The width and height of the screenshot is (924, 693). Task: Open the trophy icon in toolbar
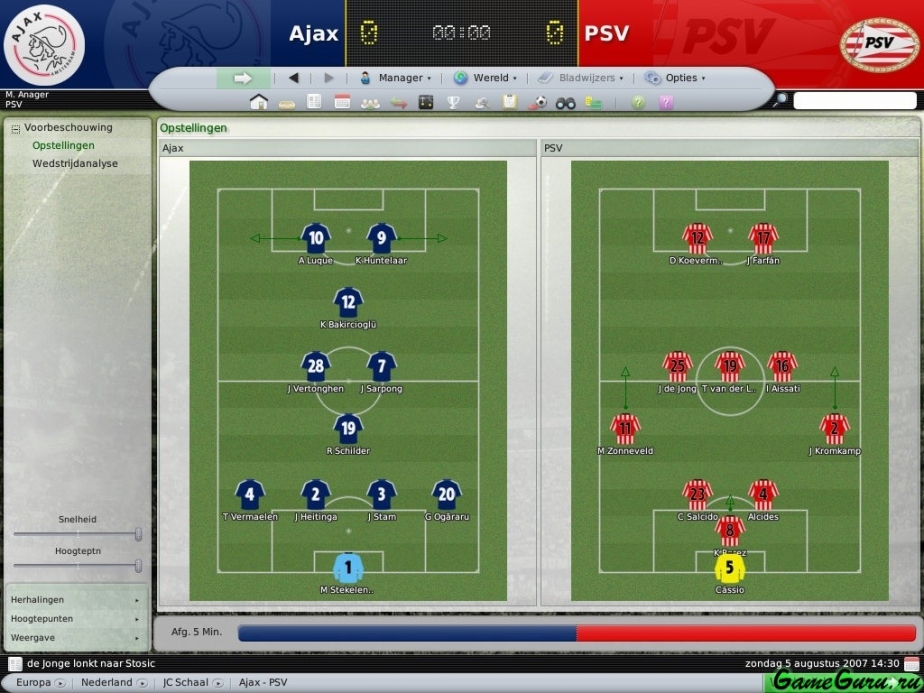[x=453, y=102]
